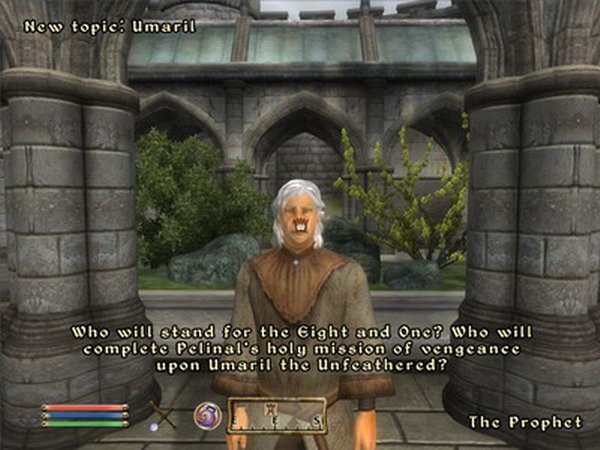Click the purple active spell icon

click(x=208, y=414)
